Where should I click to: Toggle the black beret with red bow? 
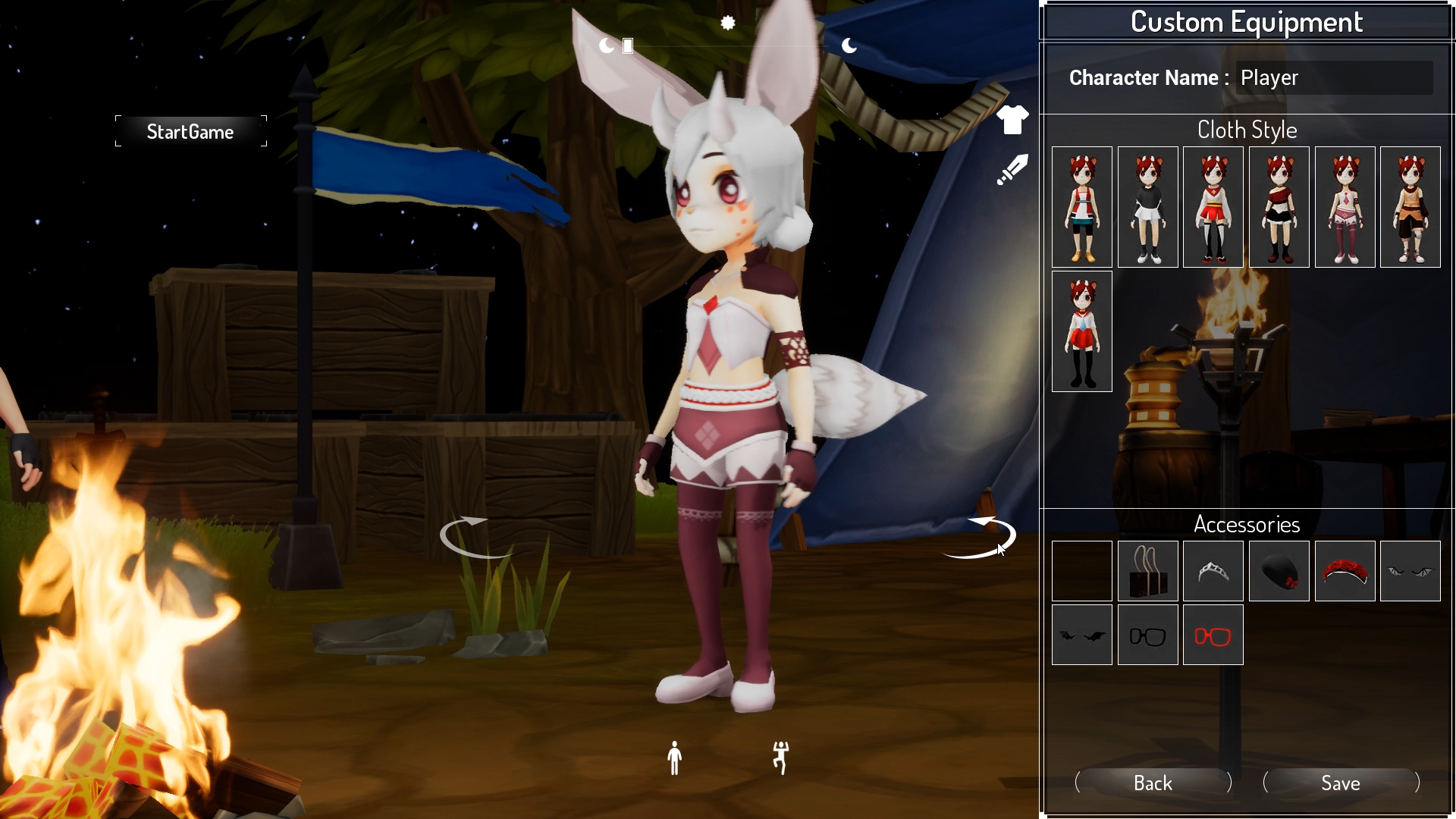(1279, 570)
